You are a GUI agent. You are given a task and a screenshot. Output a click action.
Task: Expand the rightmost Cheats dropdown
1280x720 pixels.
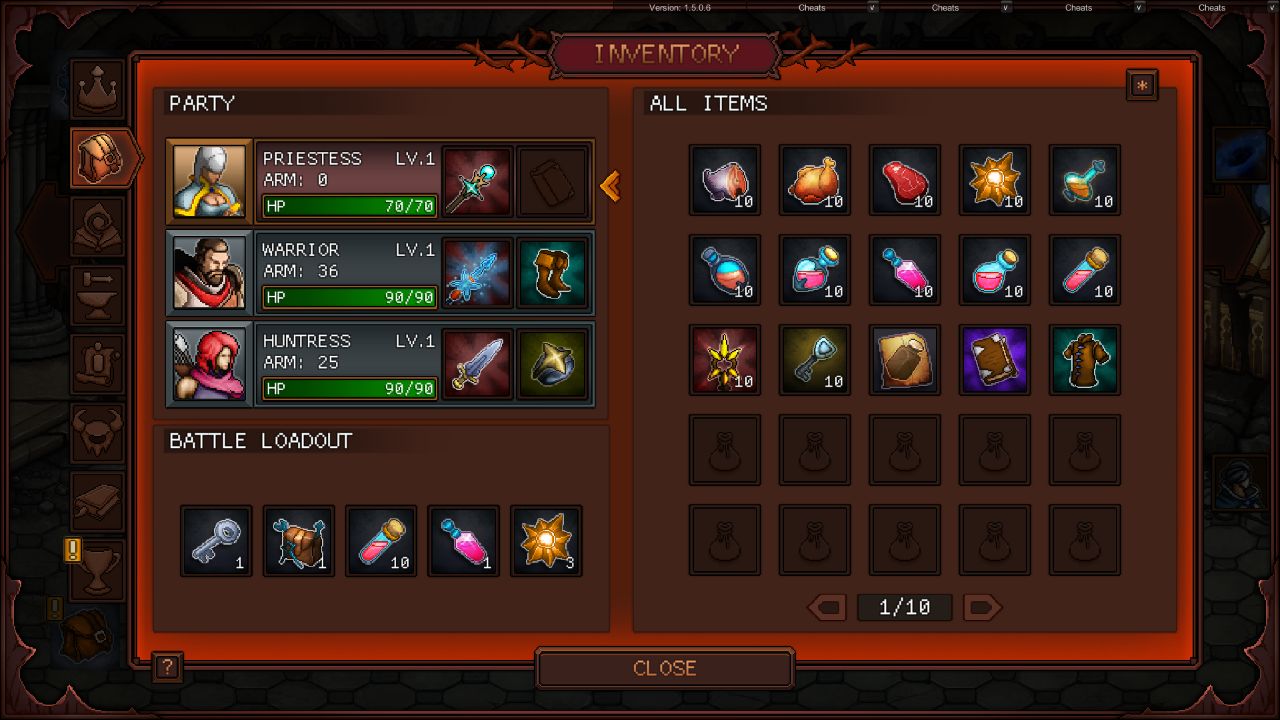1211,7
